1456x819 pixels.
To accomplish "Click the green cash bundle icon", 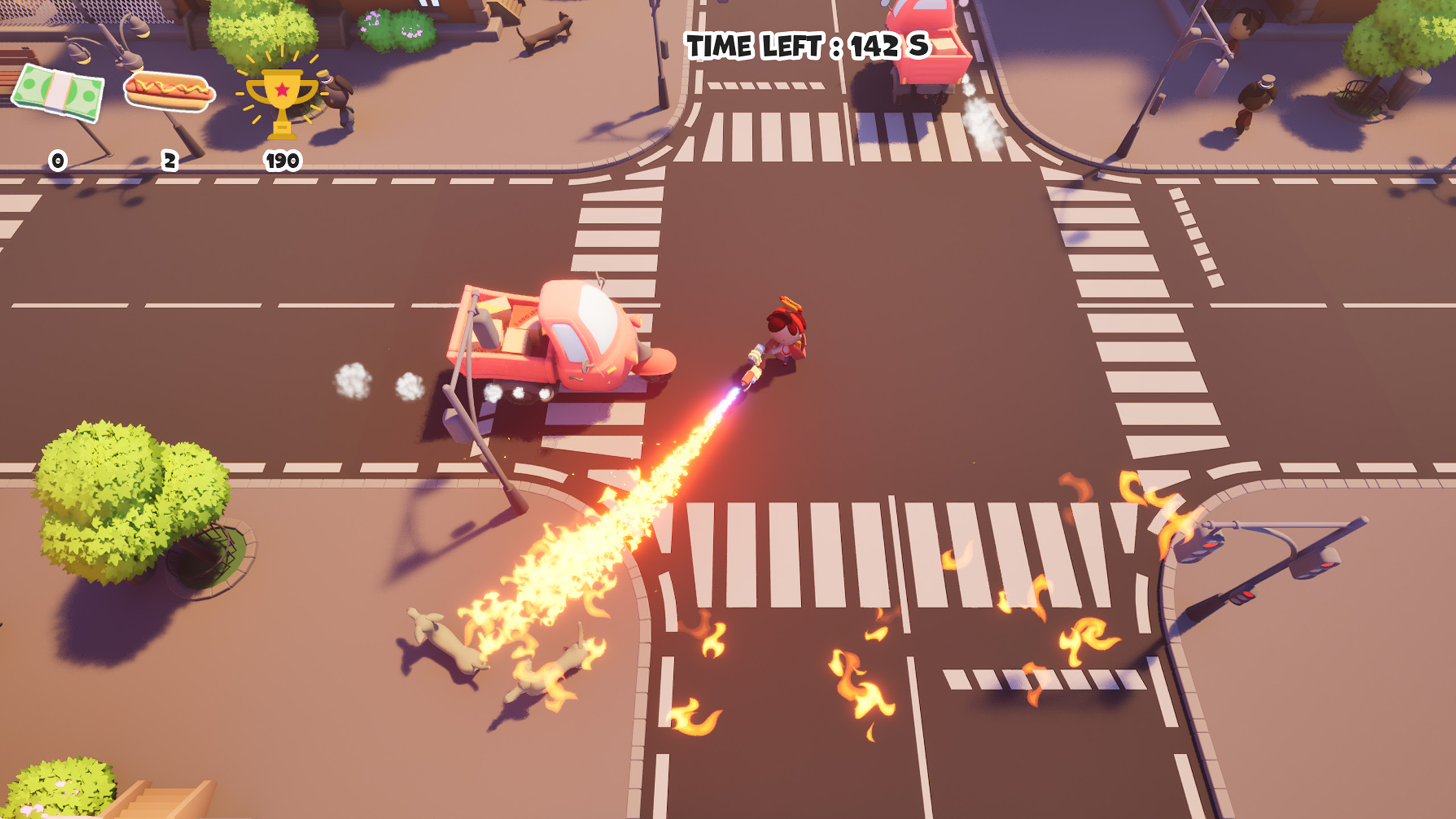I will point(59,94).
